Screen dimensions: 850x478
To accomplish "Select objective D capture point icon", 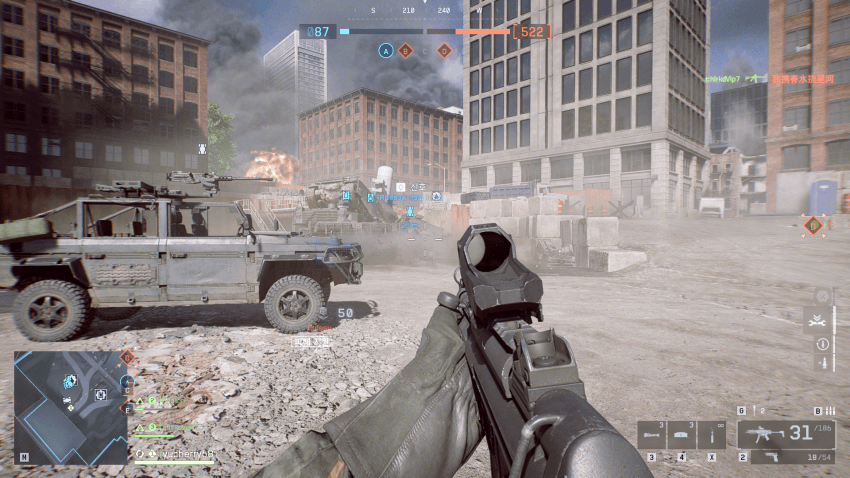I will pos(444,50).
